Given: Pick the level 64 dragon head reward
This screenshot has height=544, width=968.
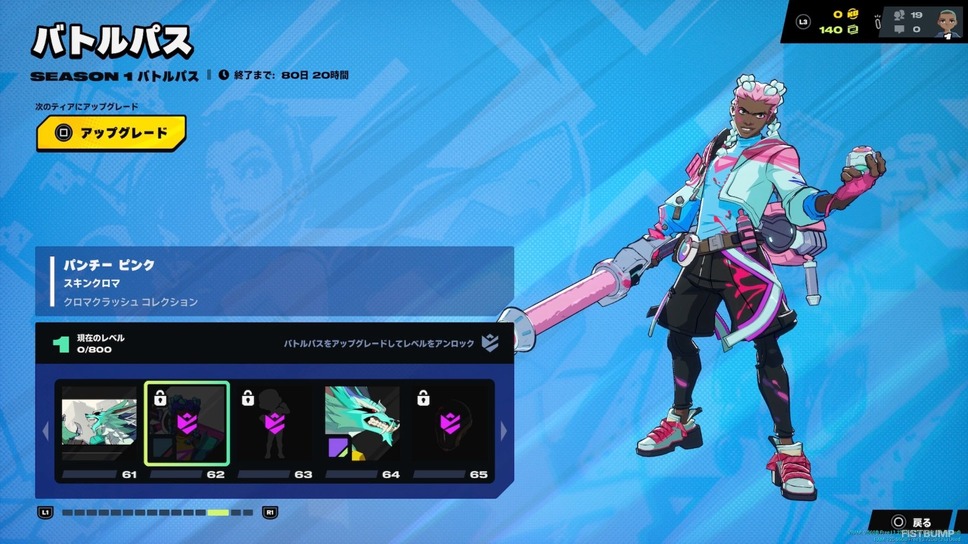Looking at the screenshot, I should [362, 424].
